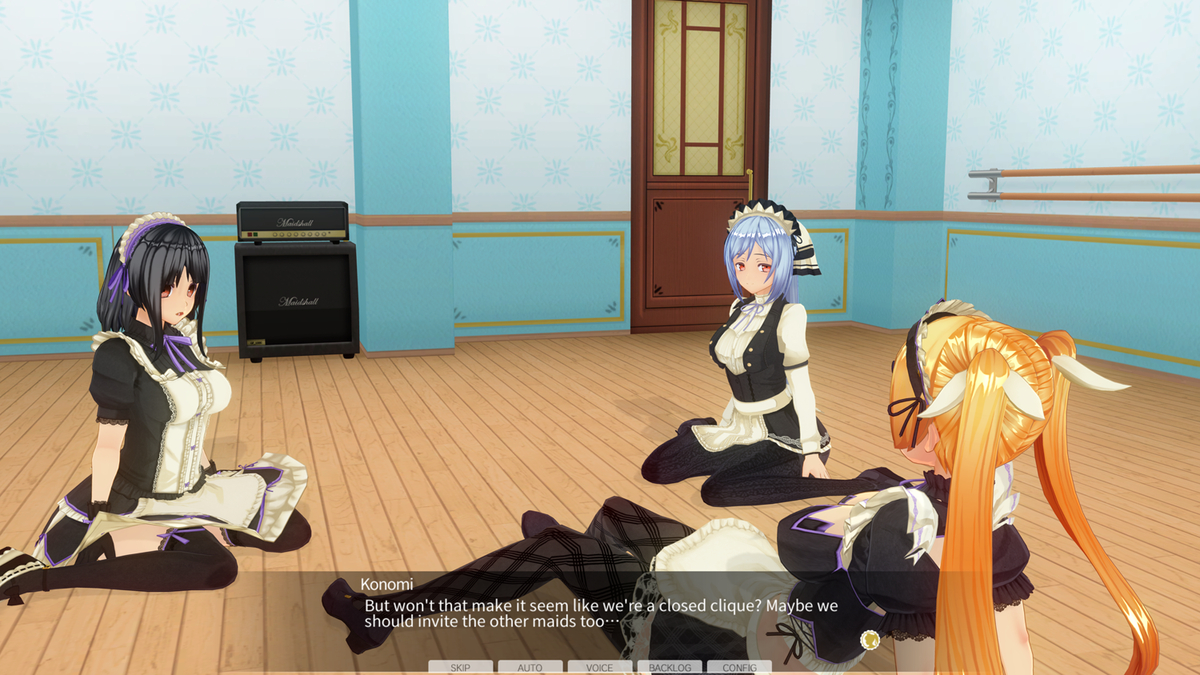Enable AUTO dialogue advance
This screenshot has width=1200, height=675.
tap(530, 667)
